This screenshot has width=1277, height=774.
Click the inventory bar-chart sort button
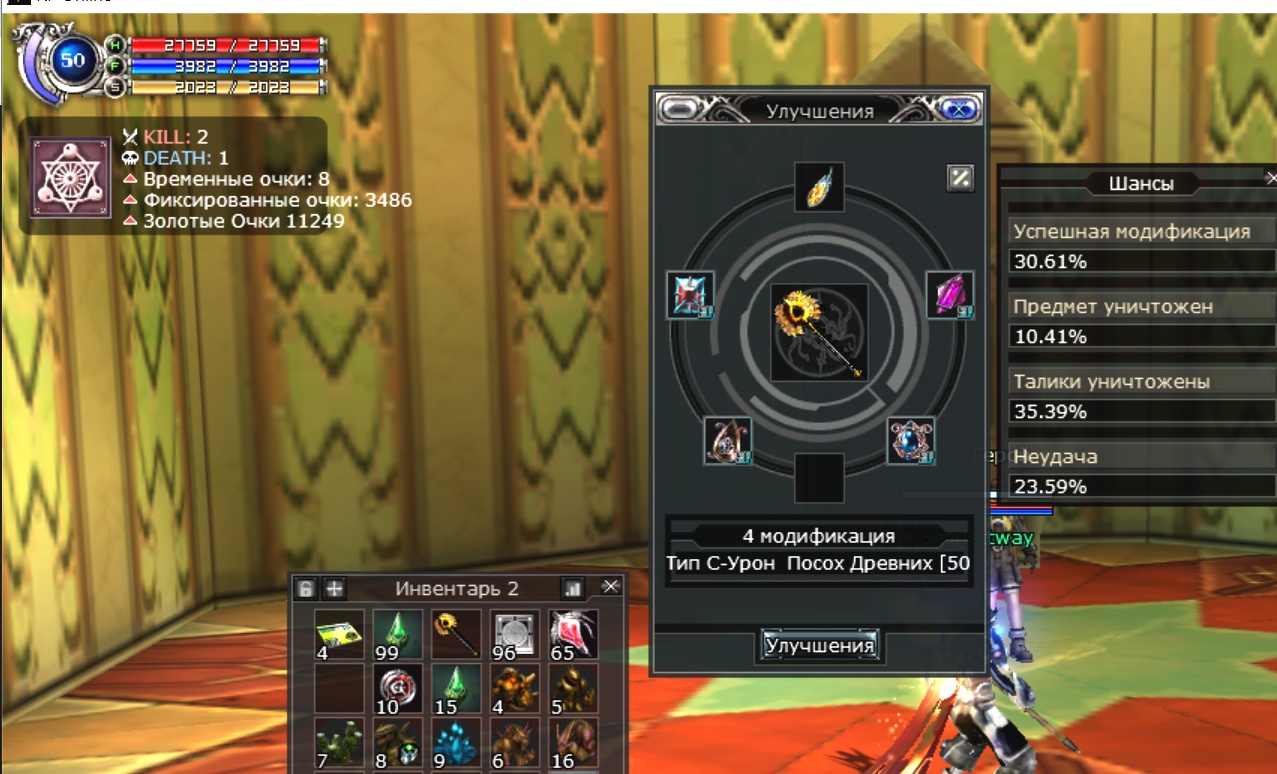click(573, 588)
